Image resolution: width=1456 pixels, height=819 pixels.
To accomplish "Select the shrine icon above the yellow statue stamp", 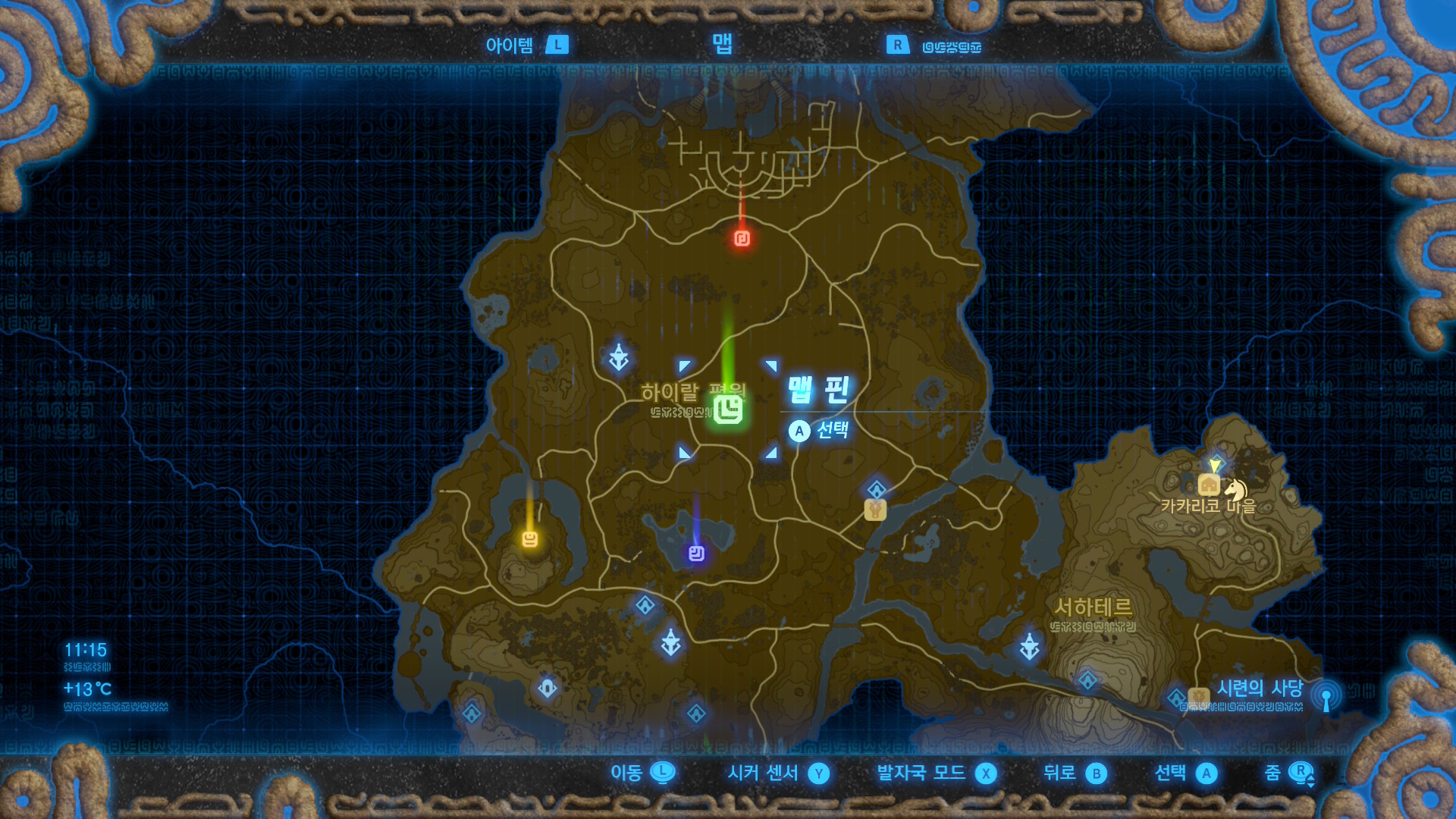I will pyautogui.click(x=877, y=489).
